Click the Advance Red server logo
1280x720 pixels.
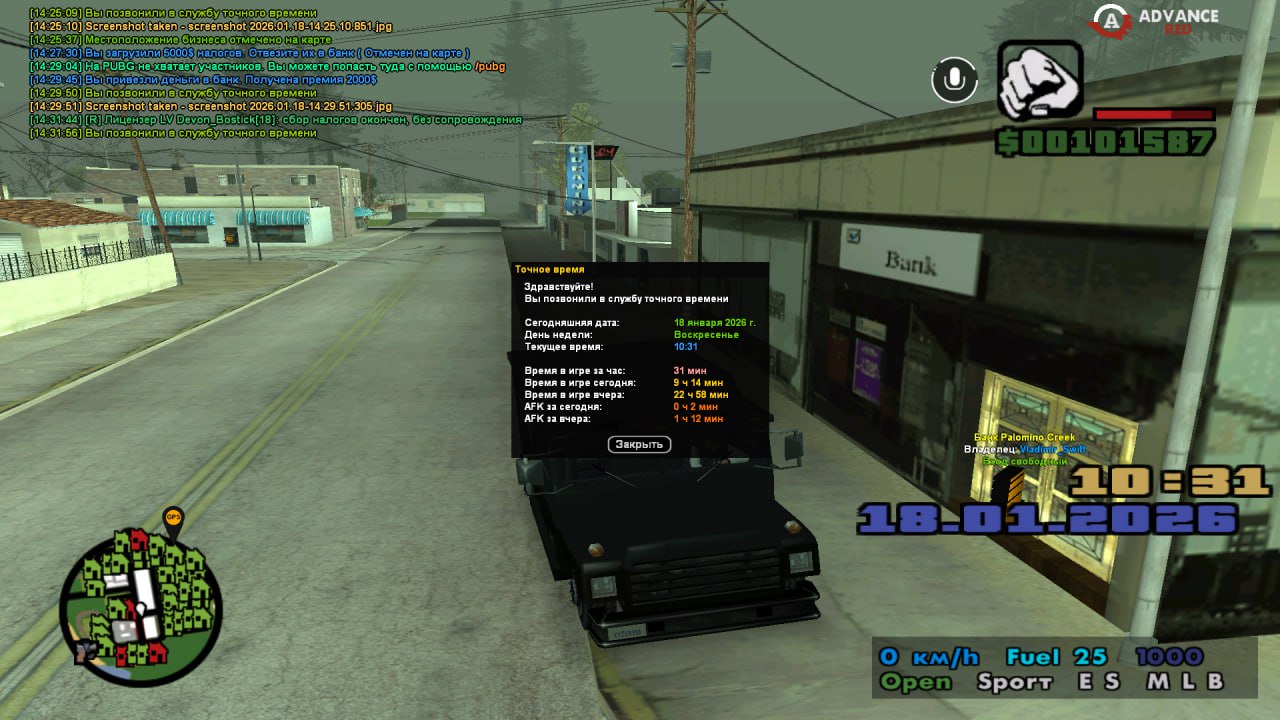pos(1155,21)
